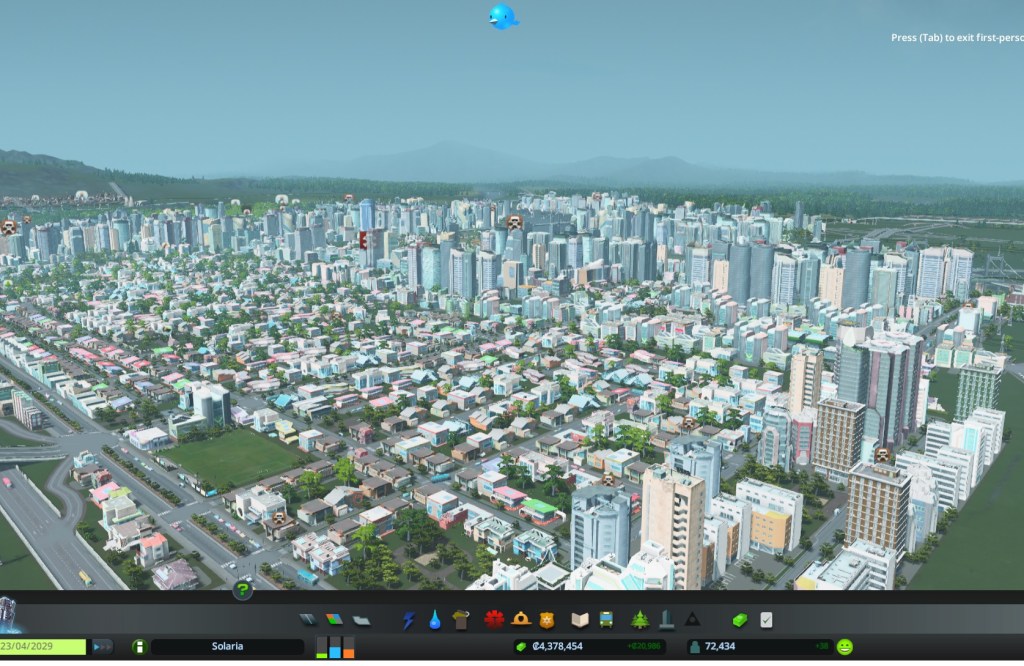
Task: Change the game speed arrows
Action: pos(102,647)
